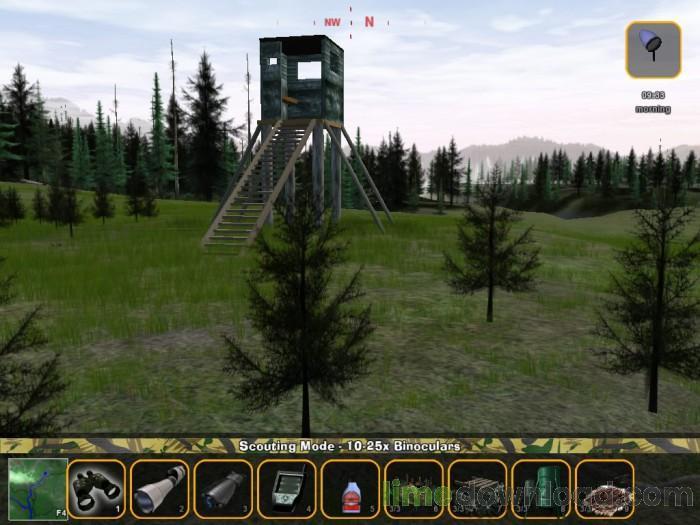
Task: Select the item in hotbar slot 6
Action: (x=413, y=489)
